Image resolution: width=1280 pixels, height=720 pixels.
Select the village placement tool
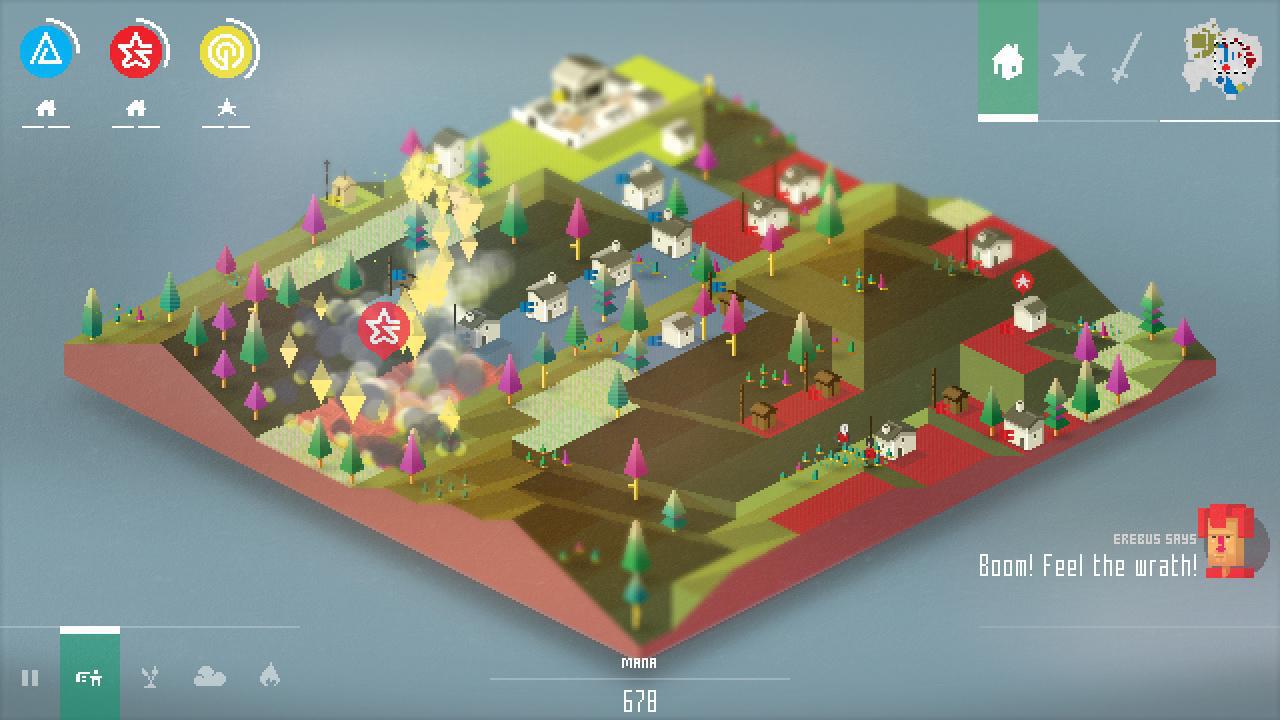click(90, 678)
